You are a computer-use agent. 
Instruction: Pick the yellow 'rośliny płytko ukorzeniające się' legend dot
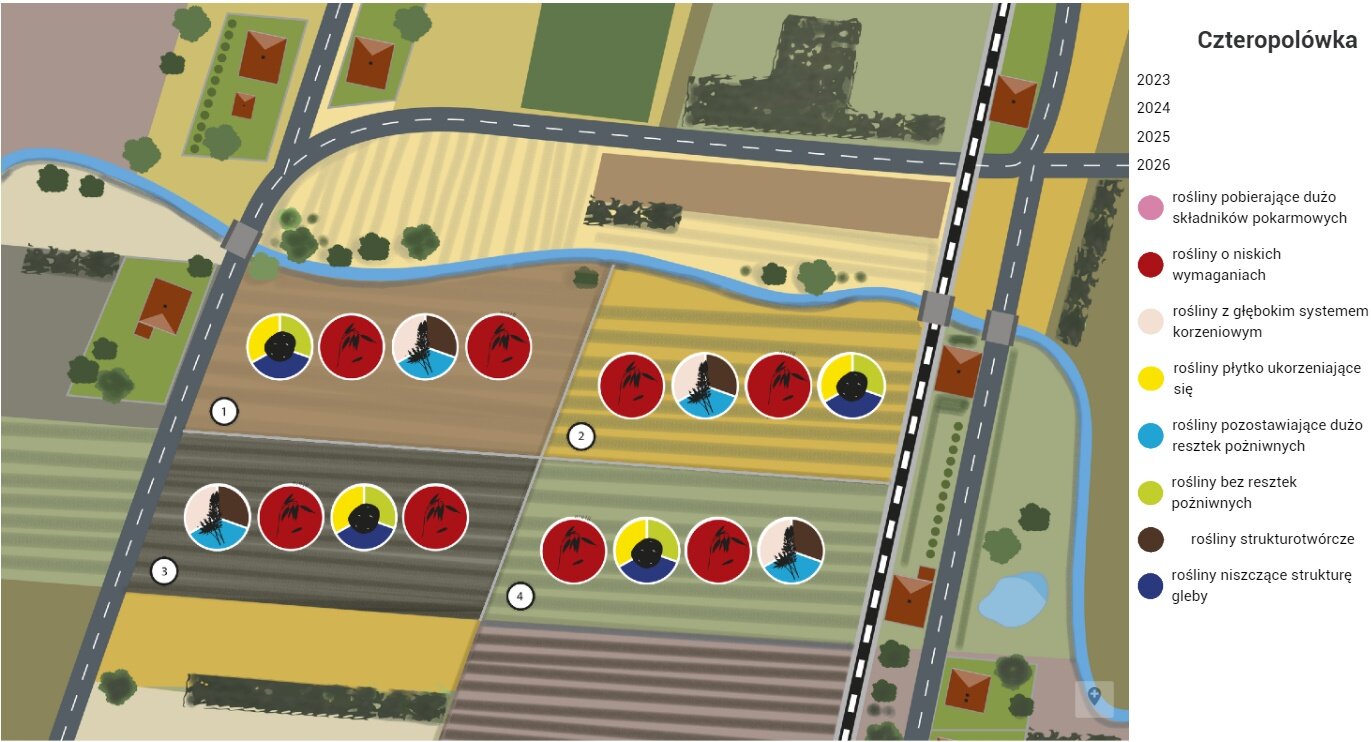[x=1151, y=378]
